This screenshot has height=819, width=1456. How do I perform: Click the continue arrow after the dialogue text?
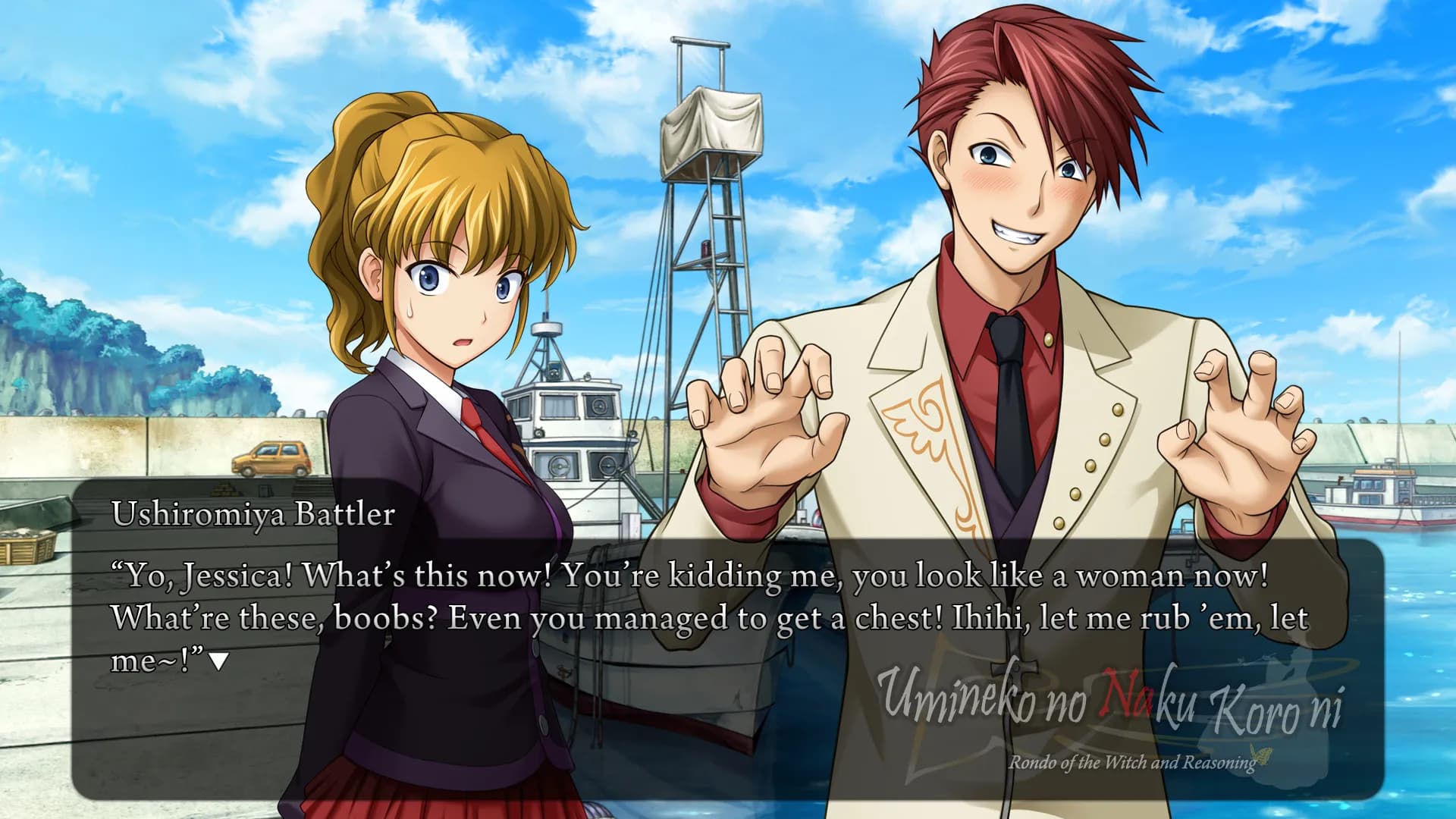pos(218,662)
